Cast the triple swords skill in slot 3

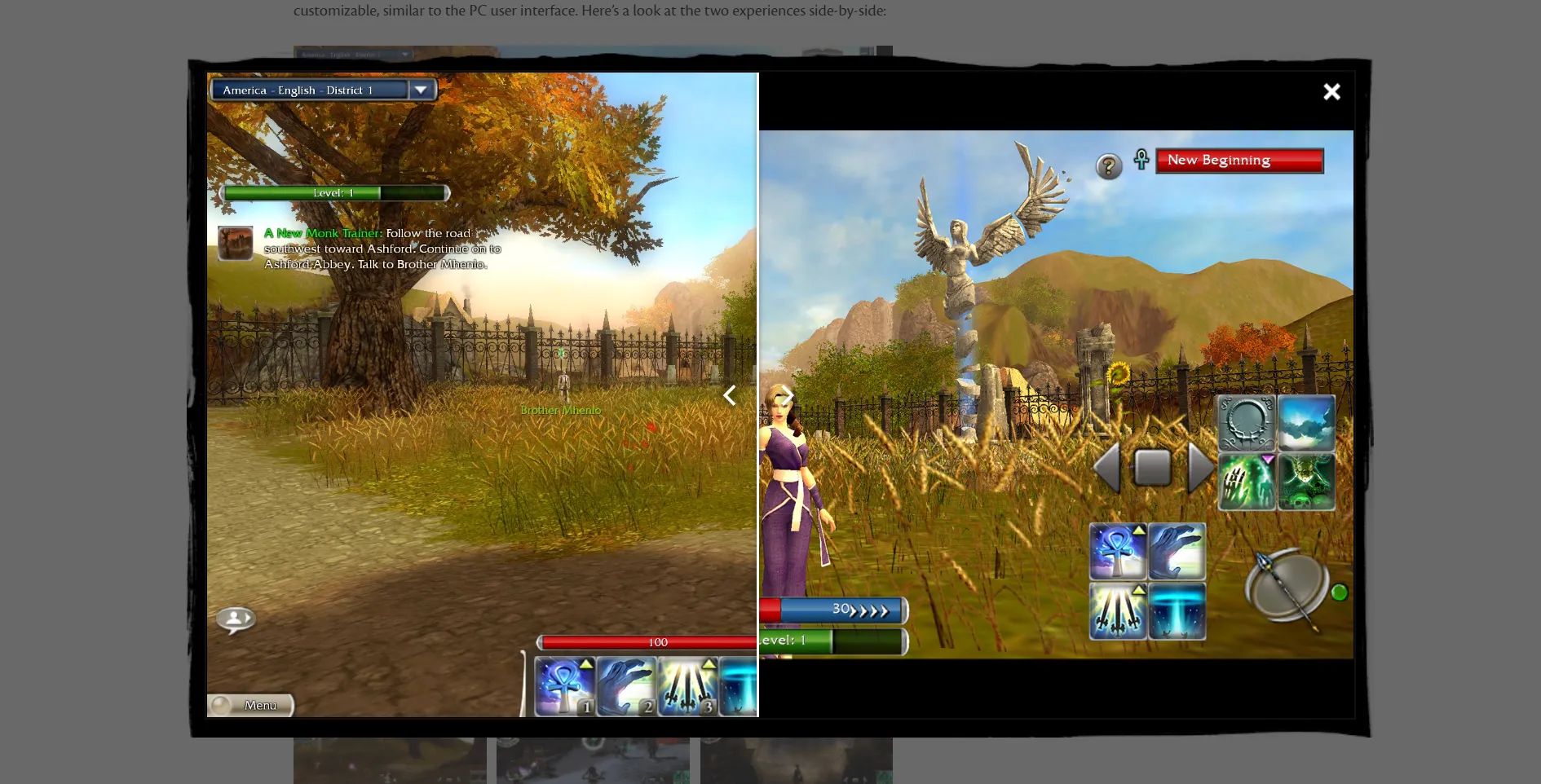click(687, 685)
